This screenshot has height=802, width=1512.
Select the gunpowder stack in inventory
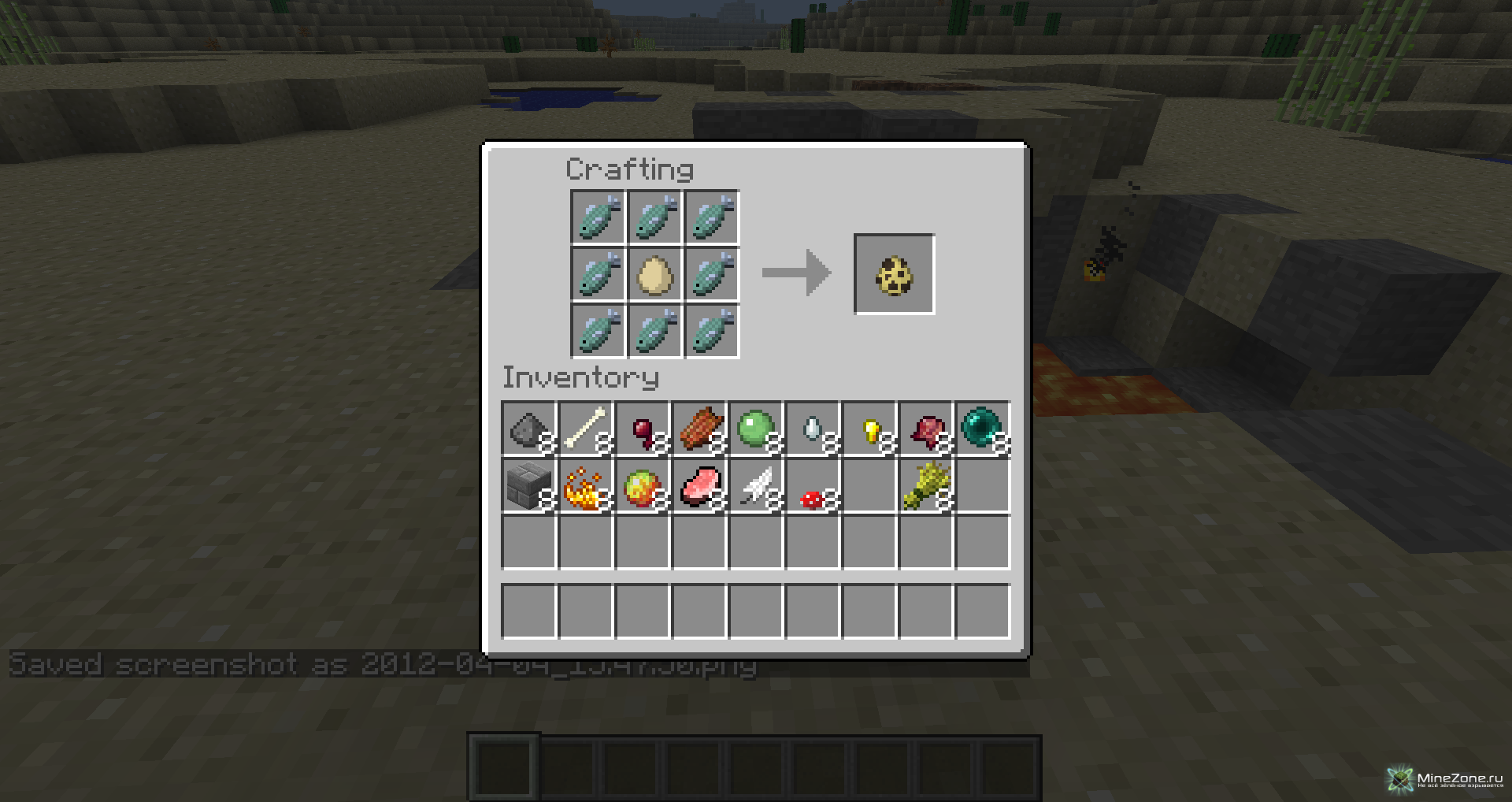click(x=528, y=429)
